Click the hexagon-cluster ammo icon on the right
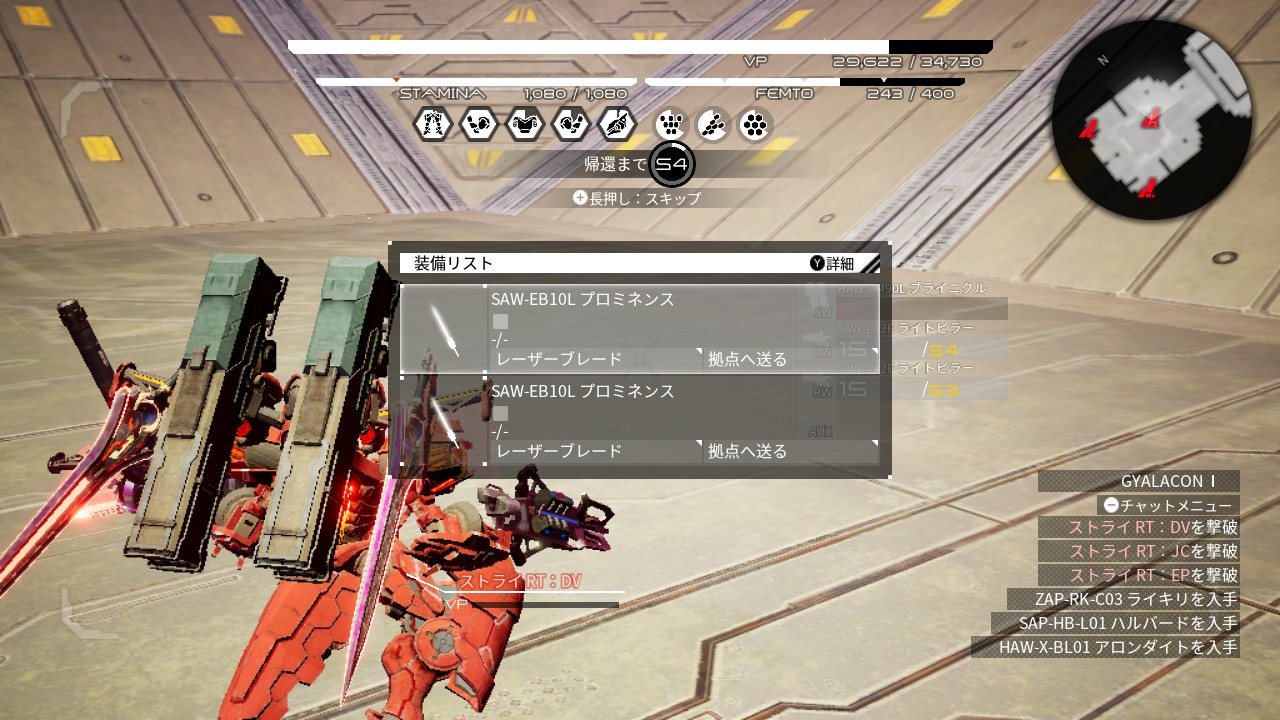This screenshot has width=1280, height=720. [x=756, y=123]
